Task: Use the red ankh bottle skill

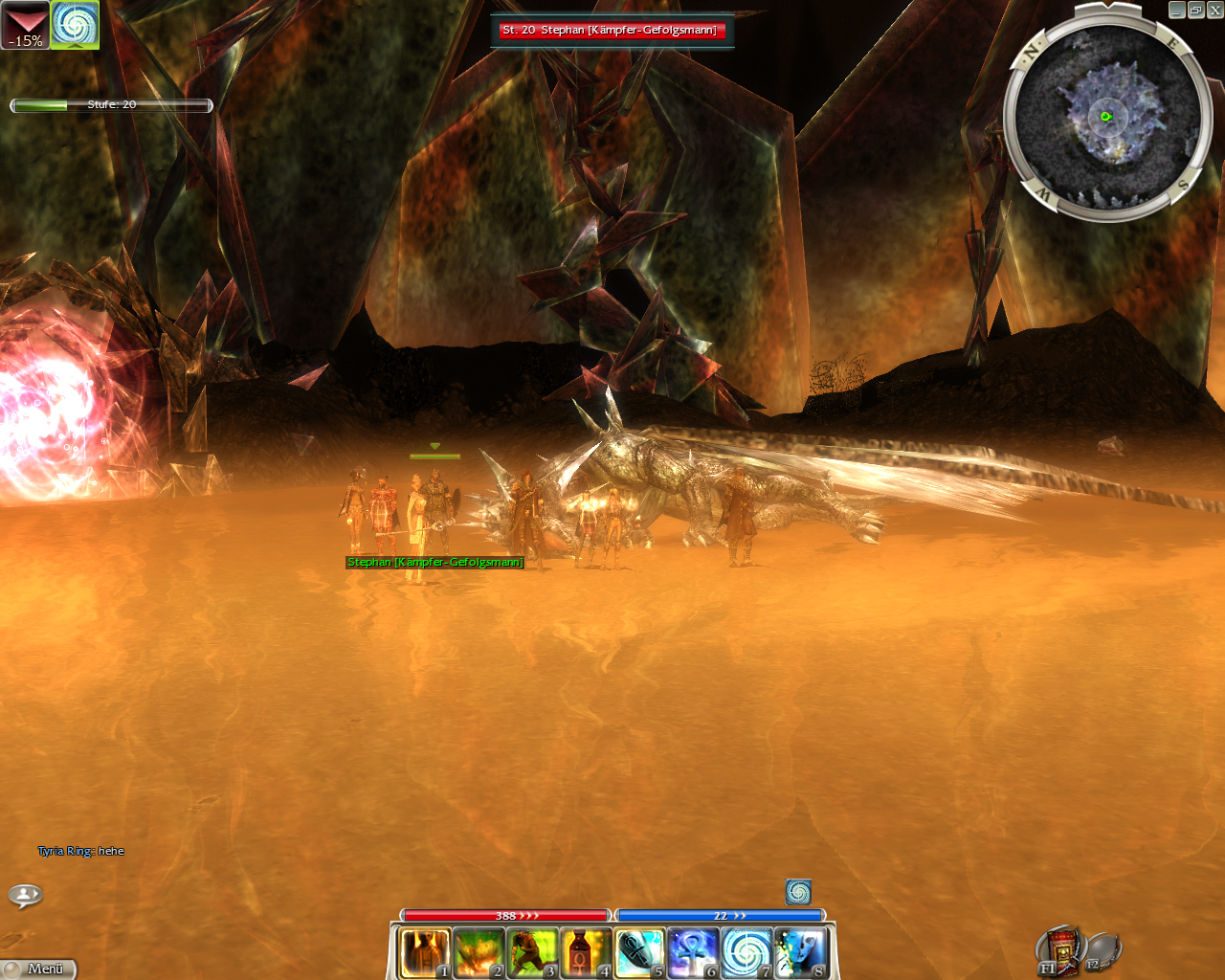Action: click(x=585, y=953)
